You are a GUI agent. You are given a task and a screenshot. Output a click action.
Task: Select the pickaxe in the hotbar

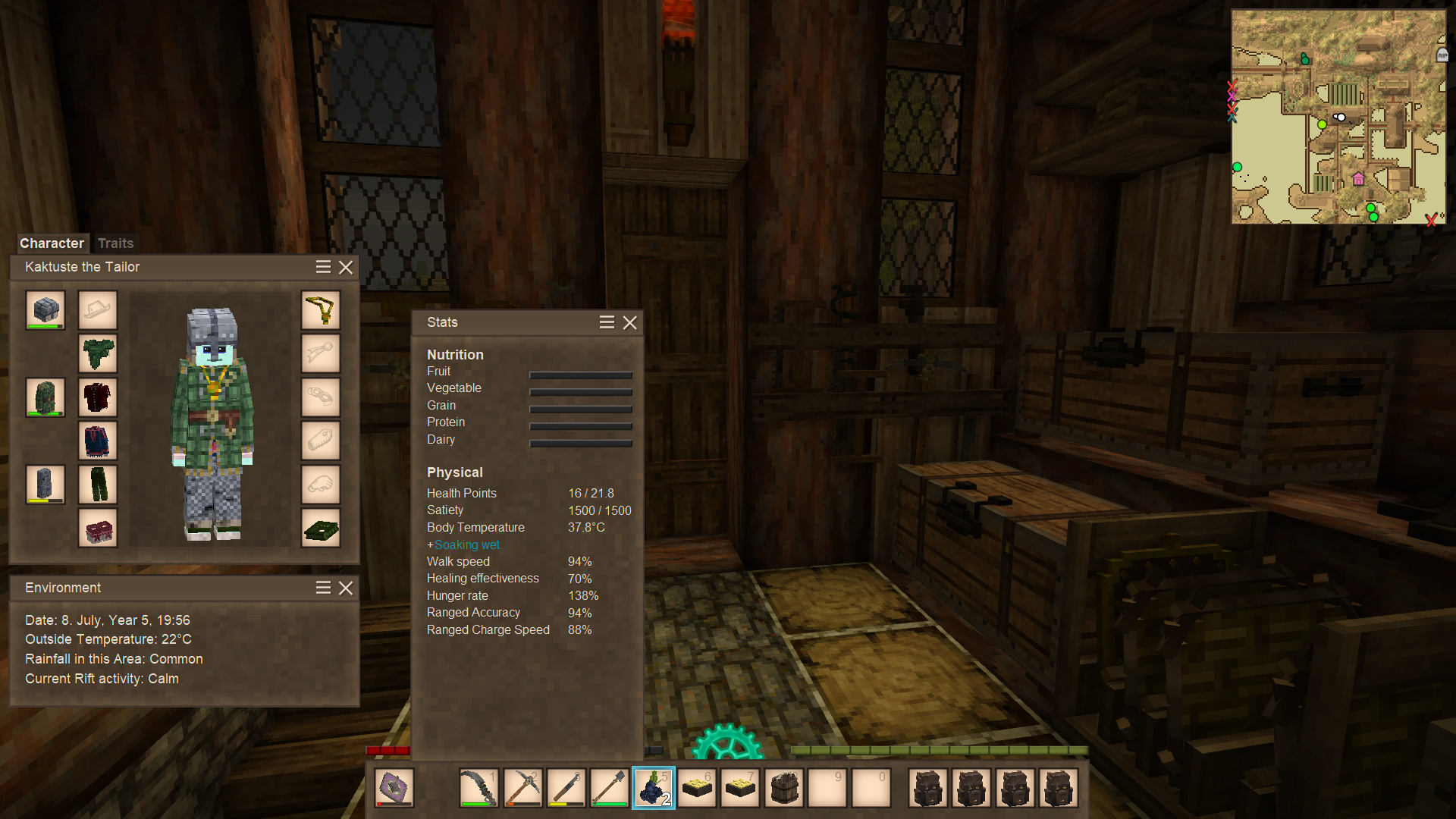pos(522,788)
